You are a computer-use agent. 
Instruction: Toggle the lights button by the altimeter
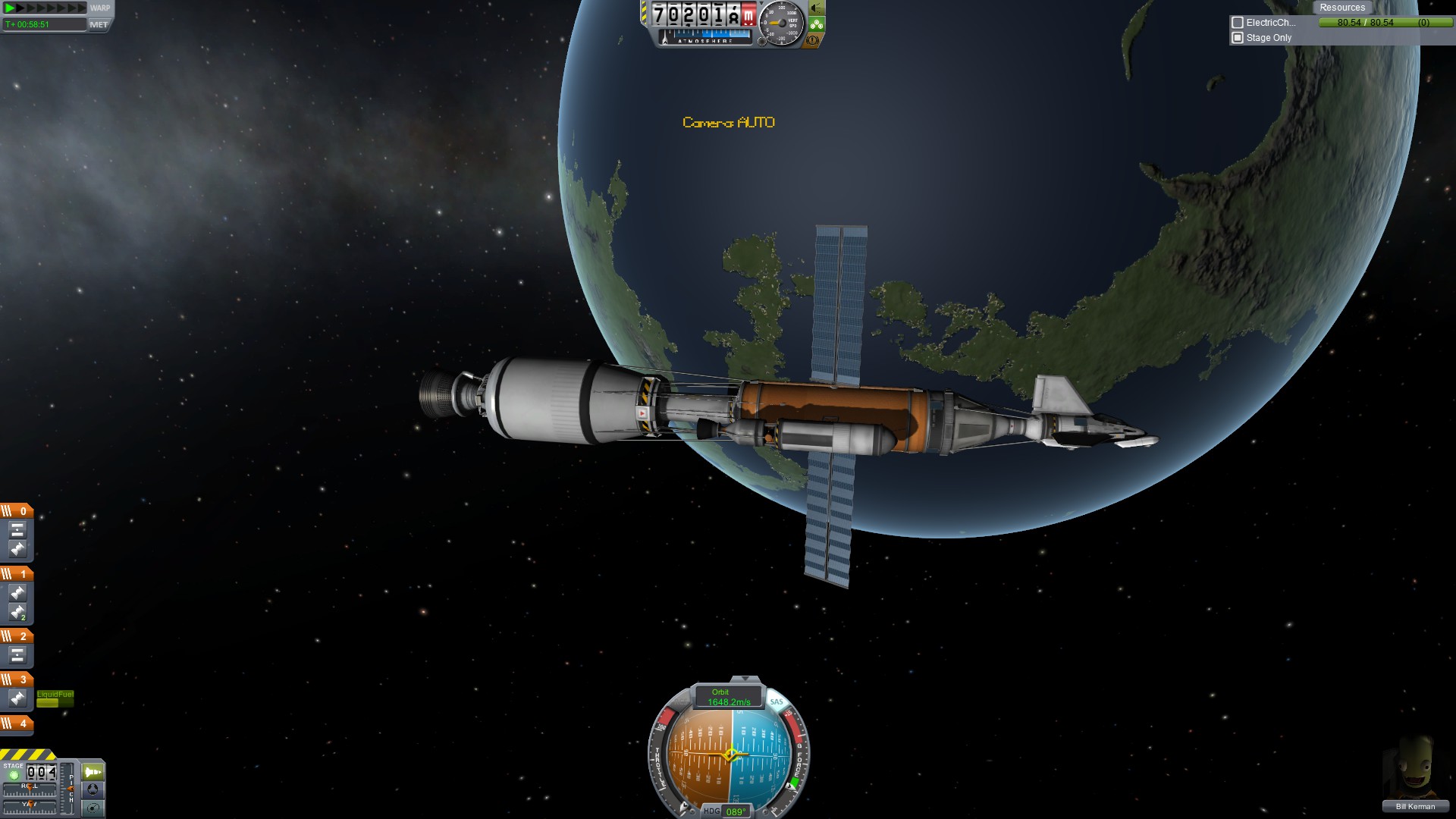point(816,8)
